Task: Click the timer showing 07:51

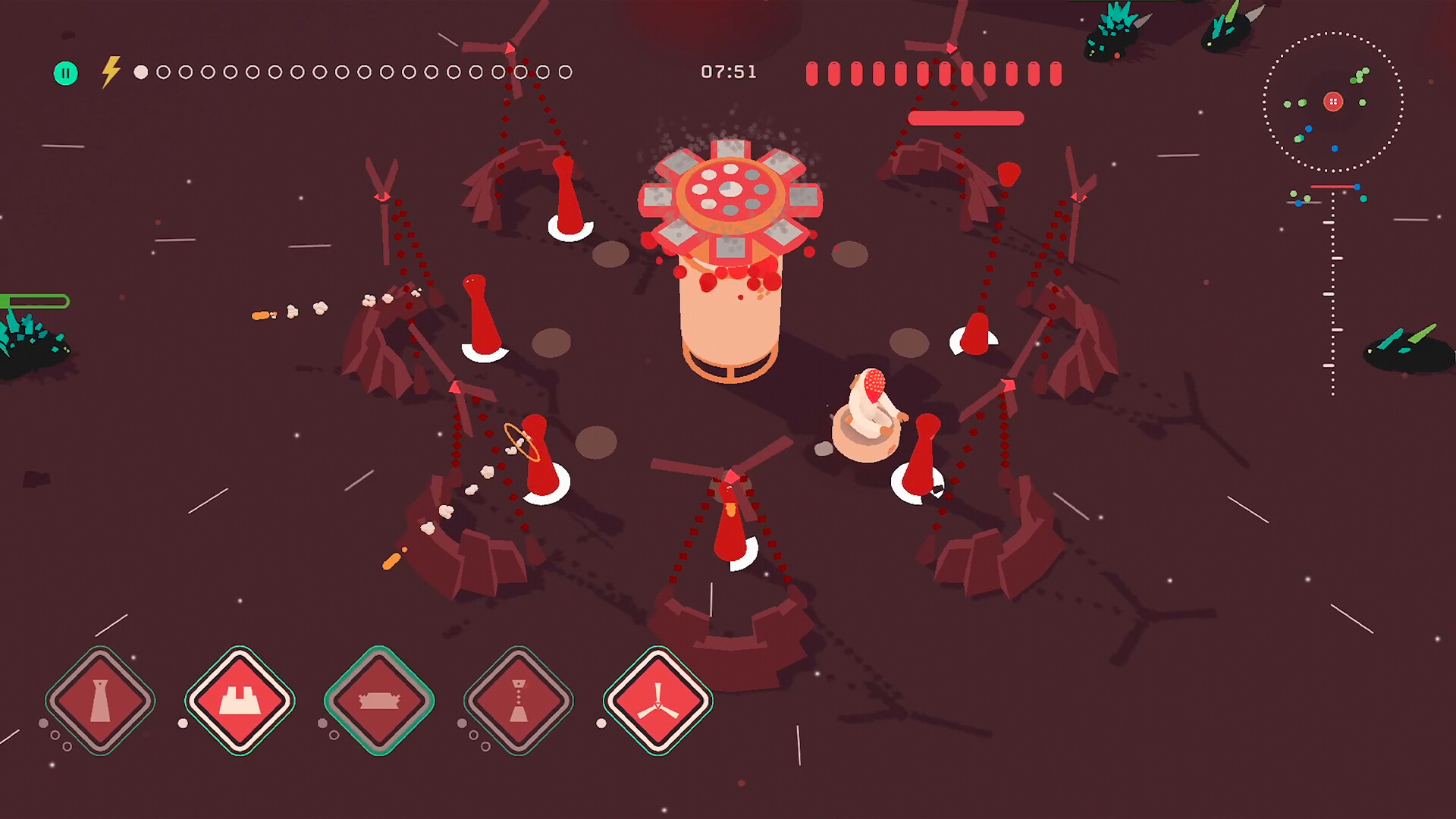Action: point(728,72)
